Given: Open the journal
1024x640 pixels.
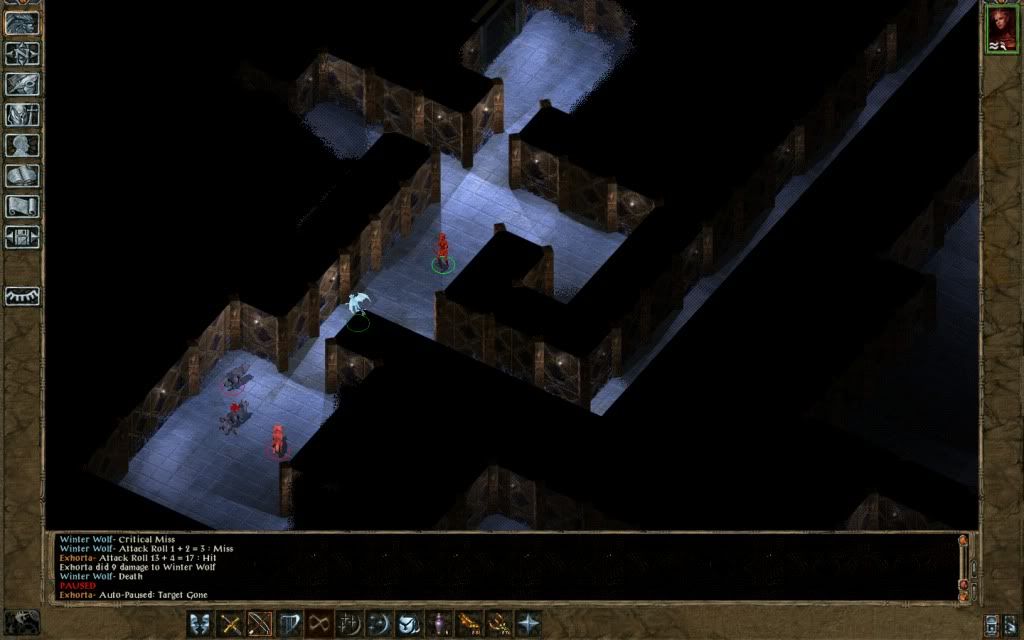Looking at the screenshot, I should (22, 84).
